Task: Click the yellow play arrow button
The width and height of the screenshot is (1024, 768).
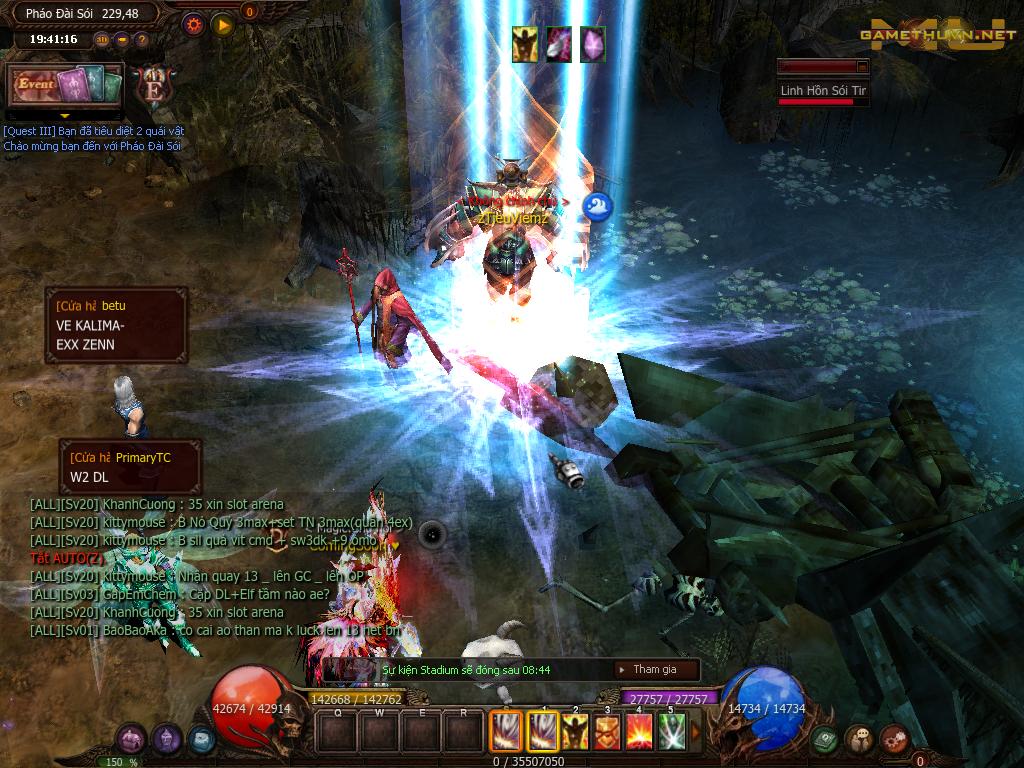Action: click(222, 23)
